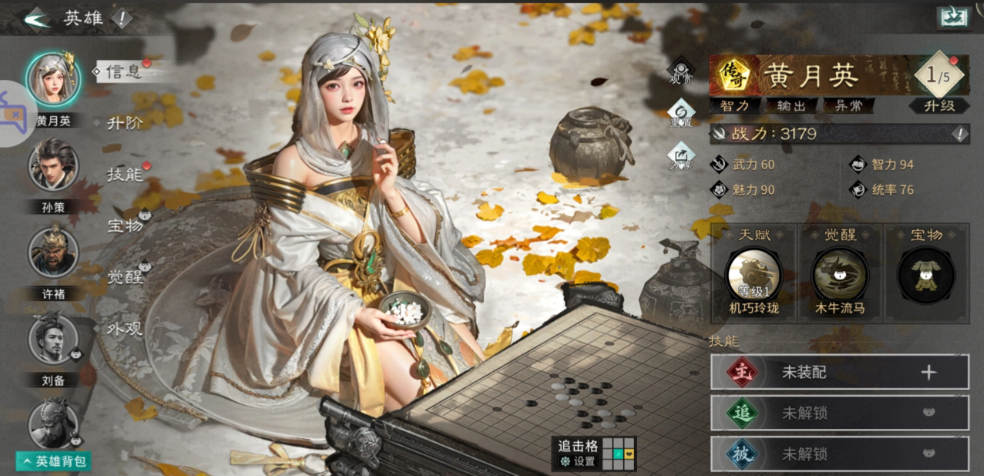This screenshot has height=476, width=984.
Task: Select hero 孙策 portrait
Action: click(x=53, y=166)
